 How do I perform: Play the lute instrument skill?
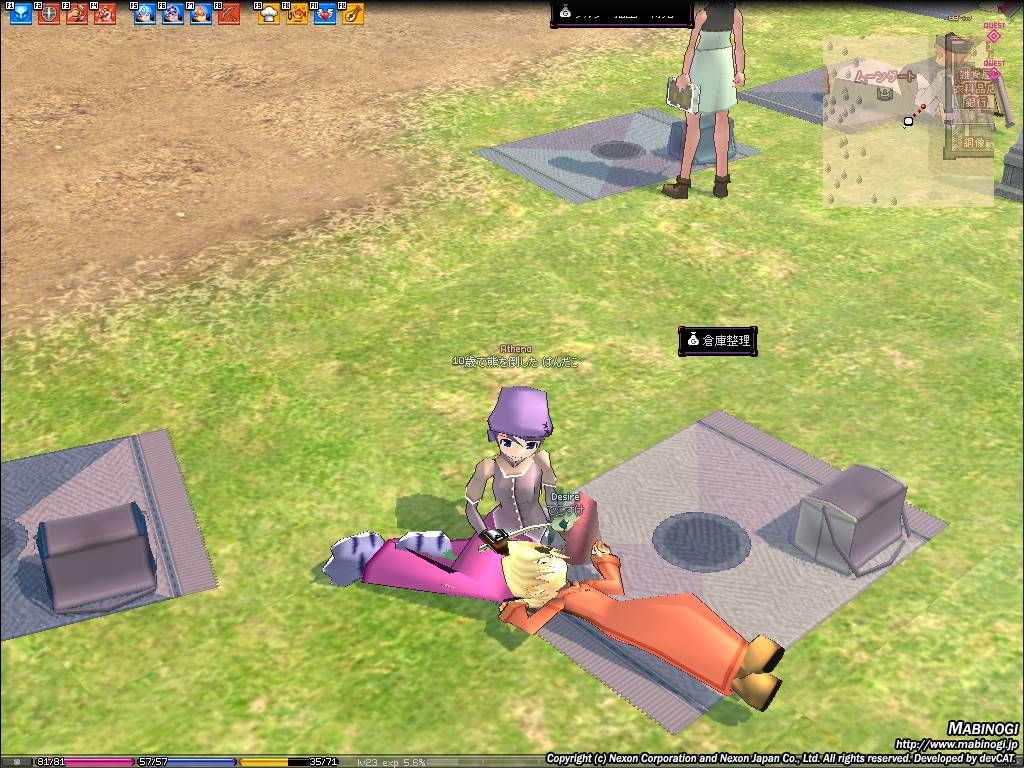click(x=353, y=14)
